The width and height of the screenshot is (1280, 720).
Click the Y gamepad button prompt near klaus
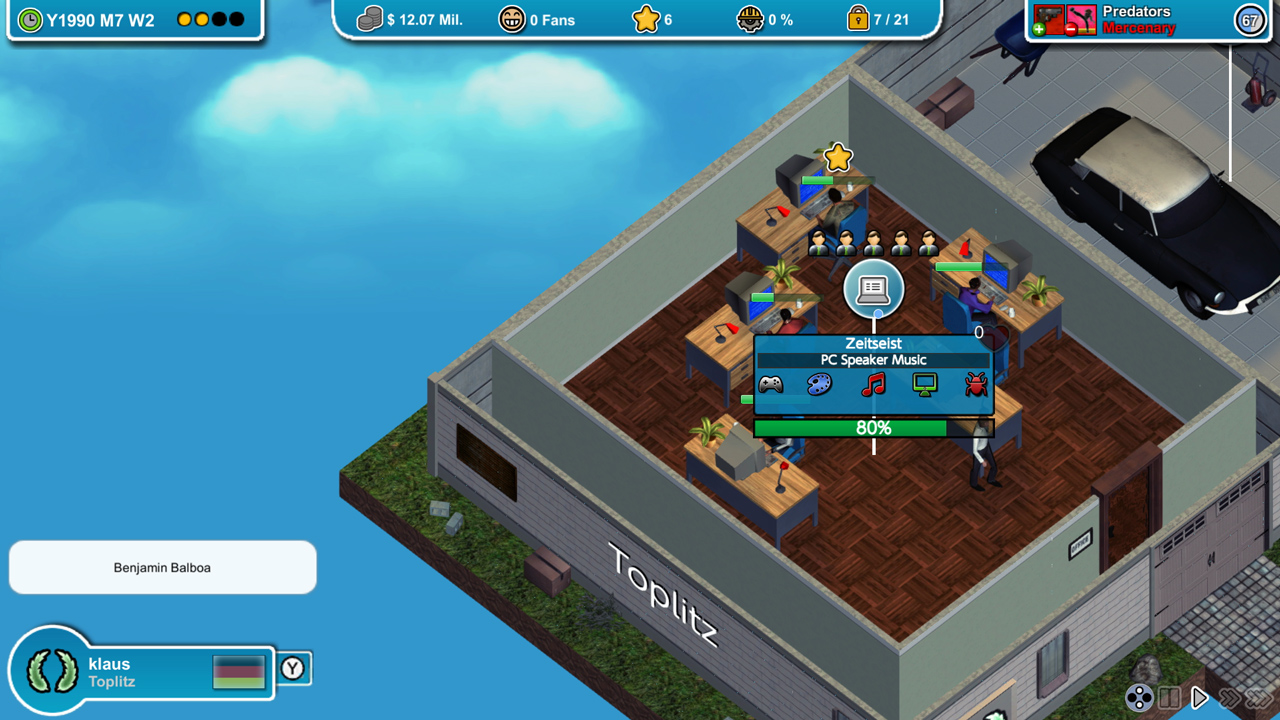point(294,668)
